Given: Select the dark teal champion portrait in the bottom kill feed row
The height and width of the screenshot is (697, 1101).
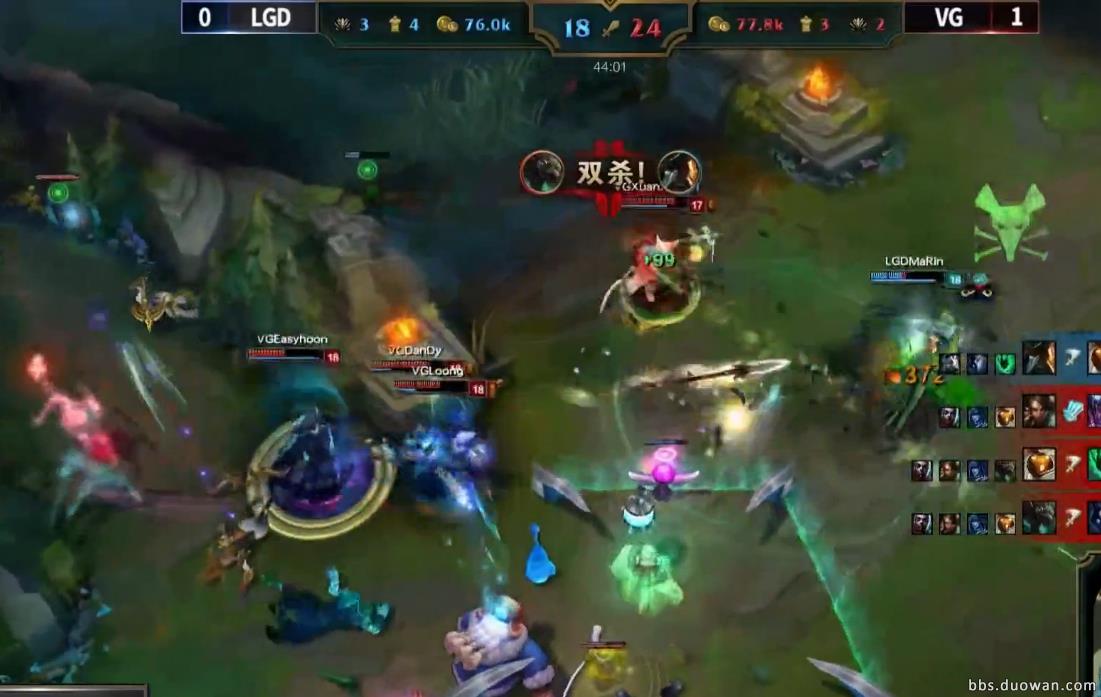Looking at the screenshot, I should [1039, 518].
